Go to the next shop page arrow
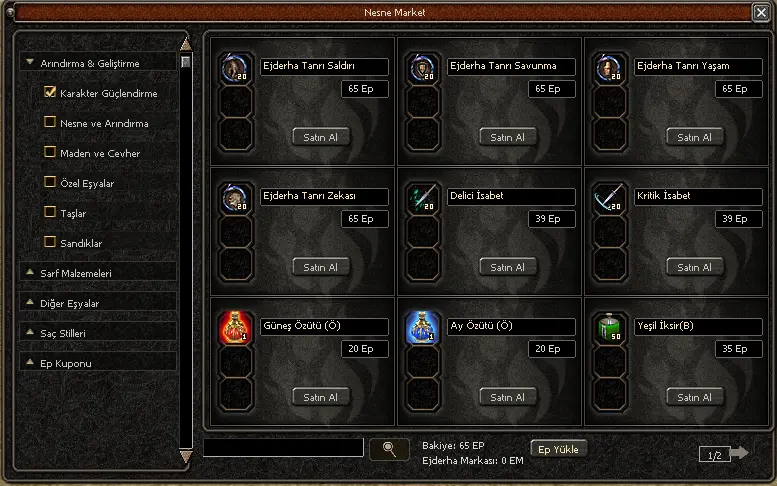Viewport: 777px width, 486px height. point(738,454)
